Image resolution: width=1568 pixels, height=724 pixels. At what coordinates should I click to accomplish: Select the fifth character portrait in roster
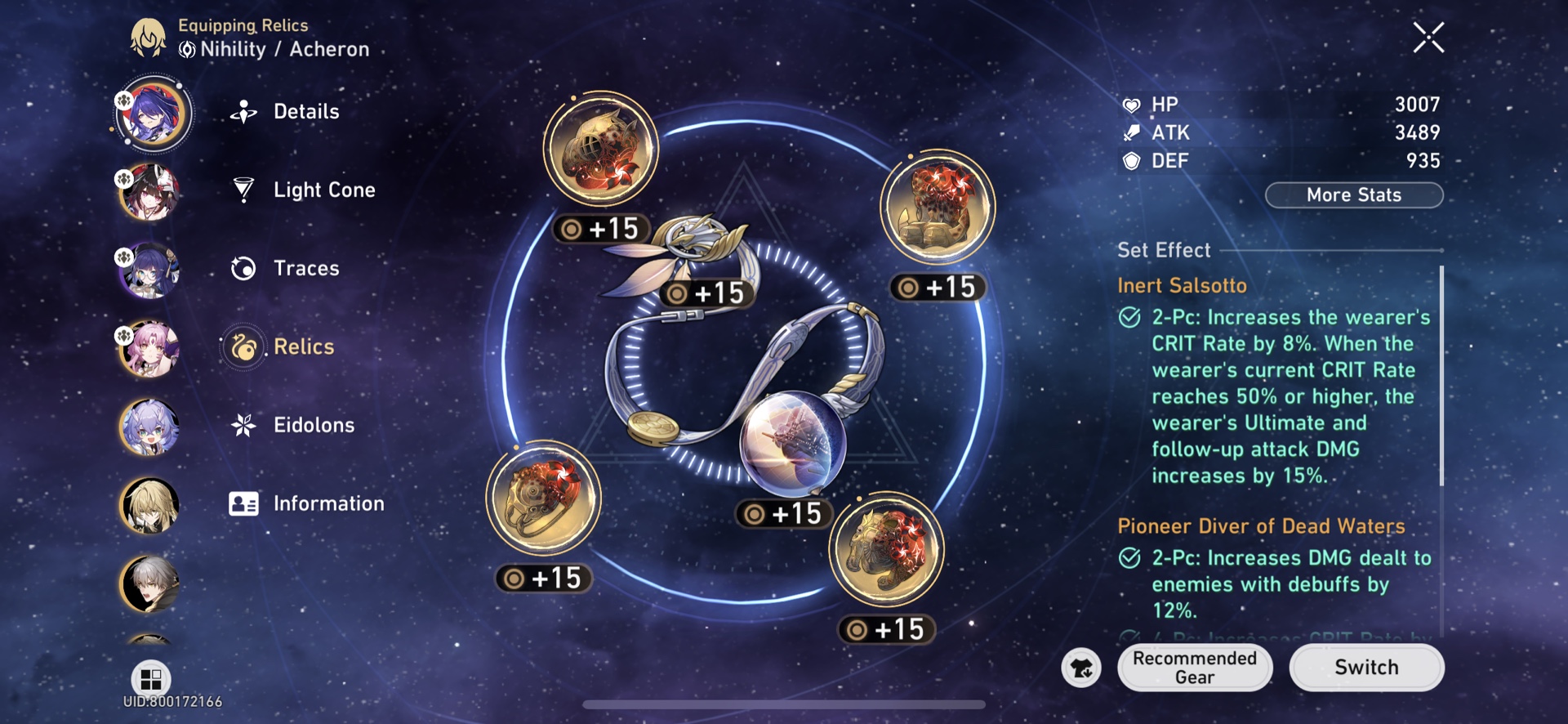click(x=149, y=428)
